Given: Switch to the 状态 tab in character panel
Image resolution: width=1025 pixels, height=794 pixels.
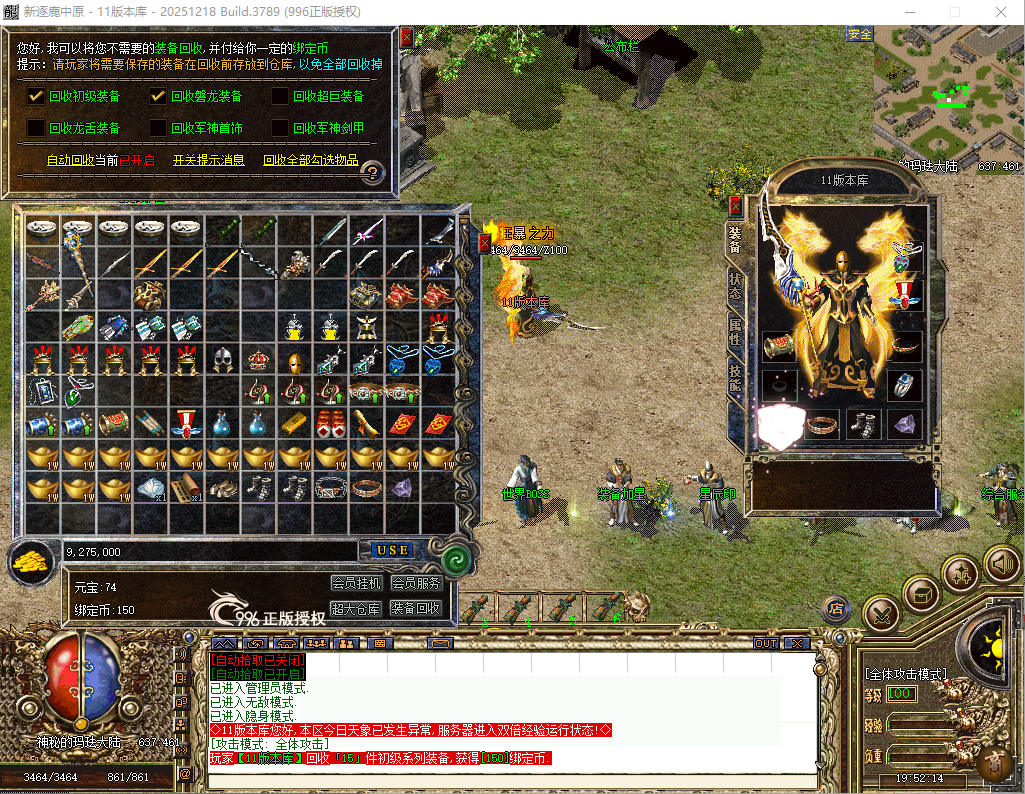Looking at the screenshot, I should pos(735,286).
